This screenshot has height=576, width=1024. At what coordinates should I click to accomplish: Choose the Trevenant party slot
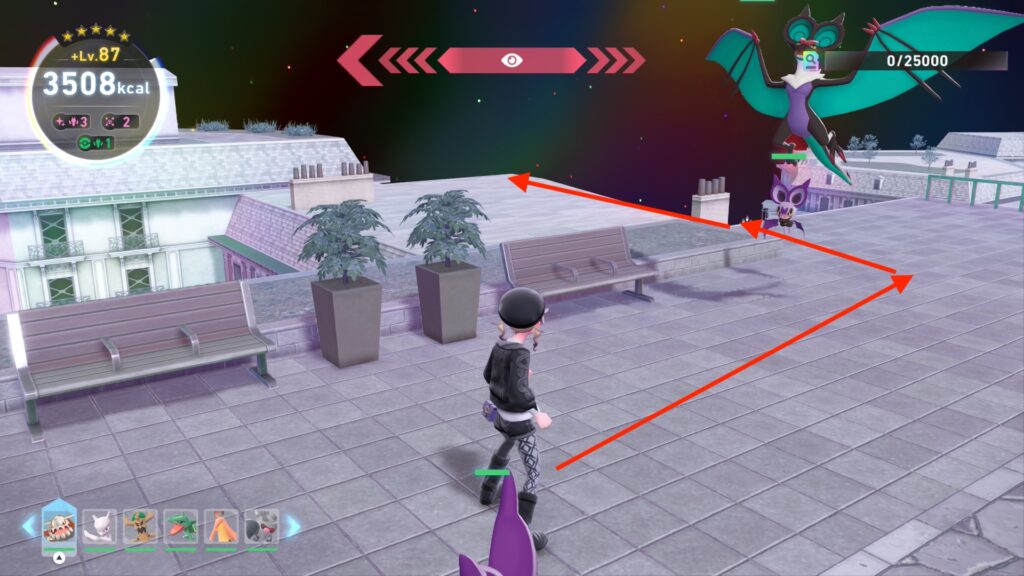pyautogui.click(x=140, y=527)
